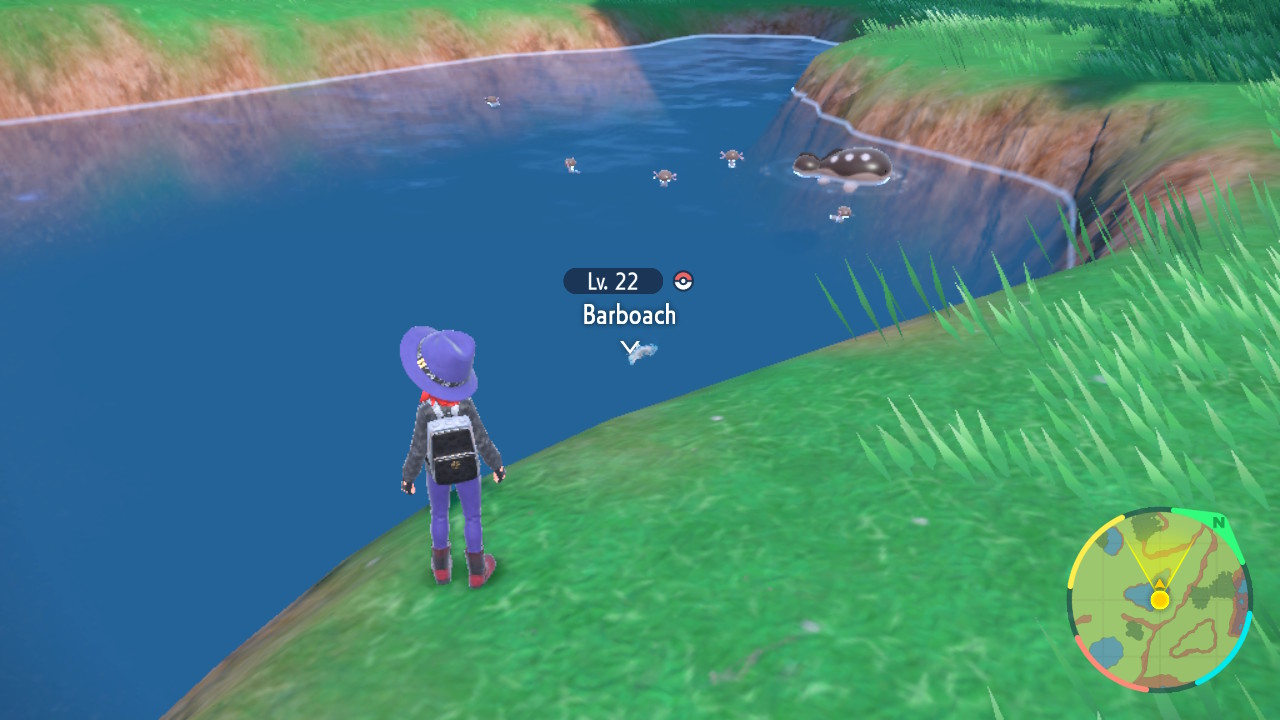Viewport: 1280px width, 720px height.
Task: Click the orange arrow above the minimap marker
Action: click(1160, 583)
